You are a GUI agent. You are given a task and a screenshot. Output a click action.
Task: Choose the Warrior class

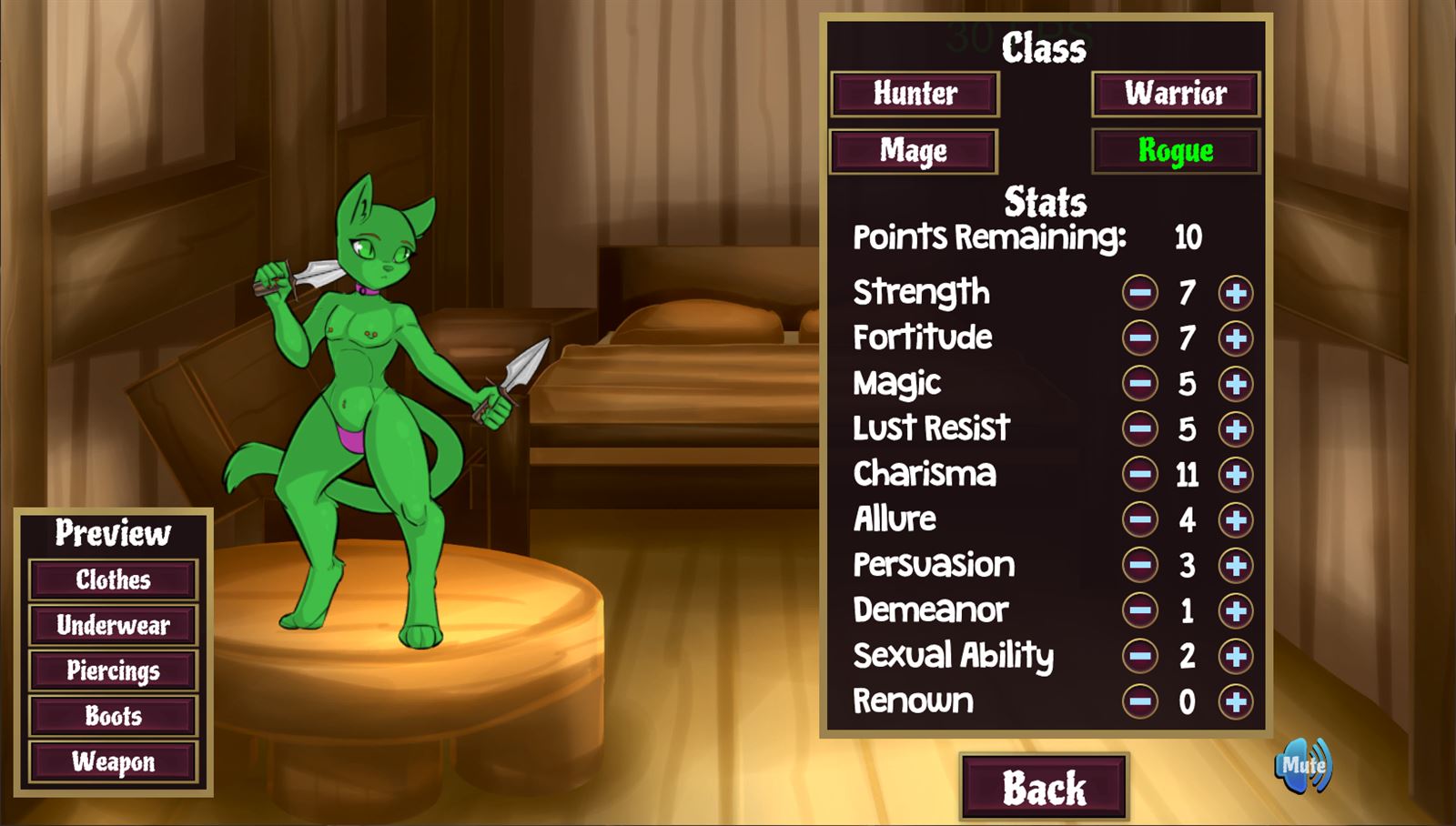click(x=1175, y=94)
